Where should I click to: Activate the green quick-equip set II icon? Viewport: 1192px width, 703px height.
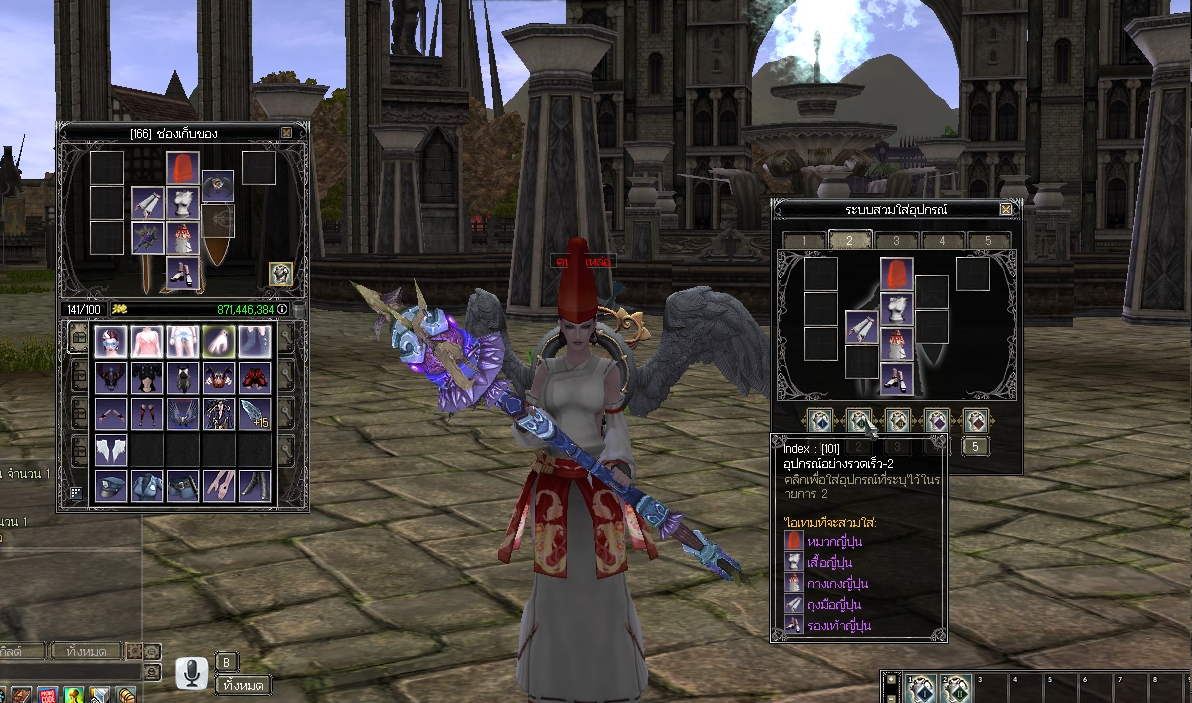click(x=858, y=421)
